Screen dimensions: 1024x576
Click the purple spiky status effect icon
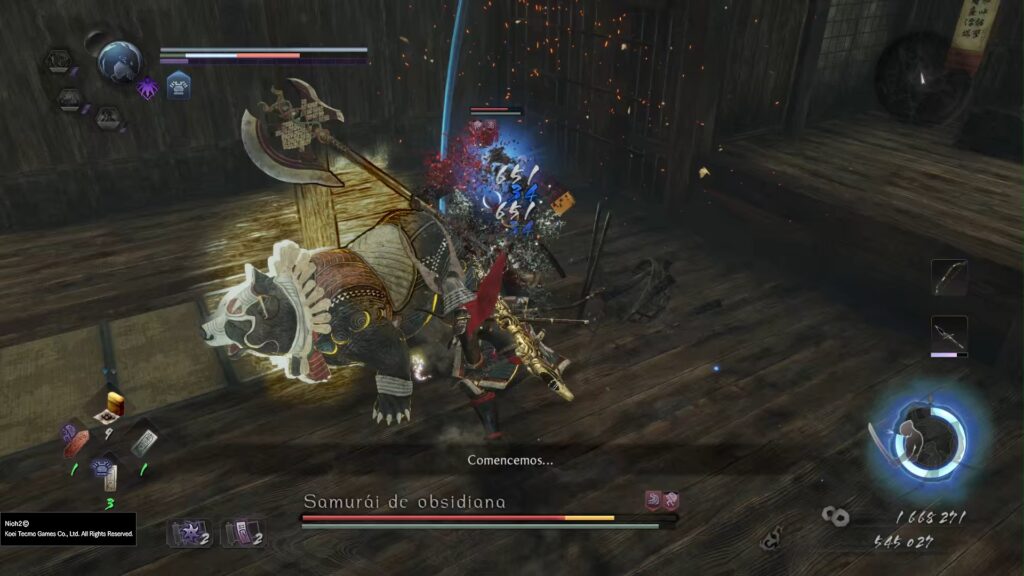(147, 87)
